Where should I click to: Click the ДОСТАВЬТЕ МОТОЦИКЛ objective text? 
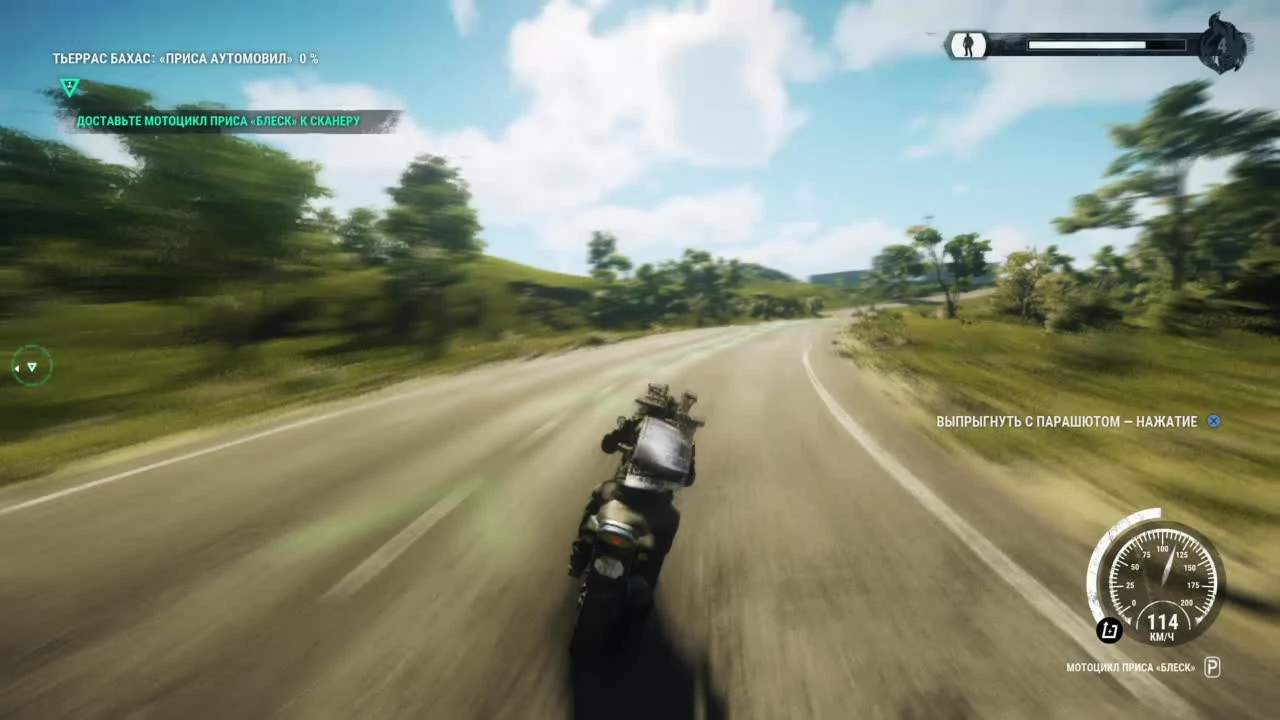point(220,119)
